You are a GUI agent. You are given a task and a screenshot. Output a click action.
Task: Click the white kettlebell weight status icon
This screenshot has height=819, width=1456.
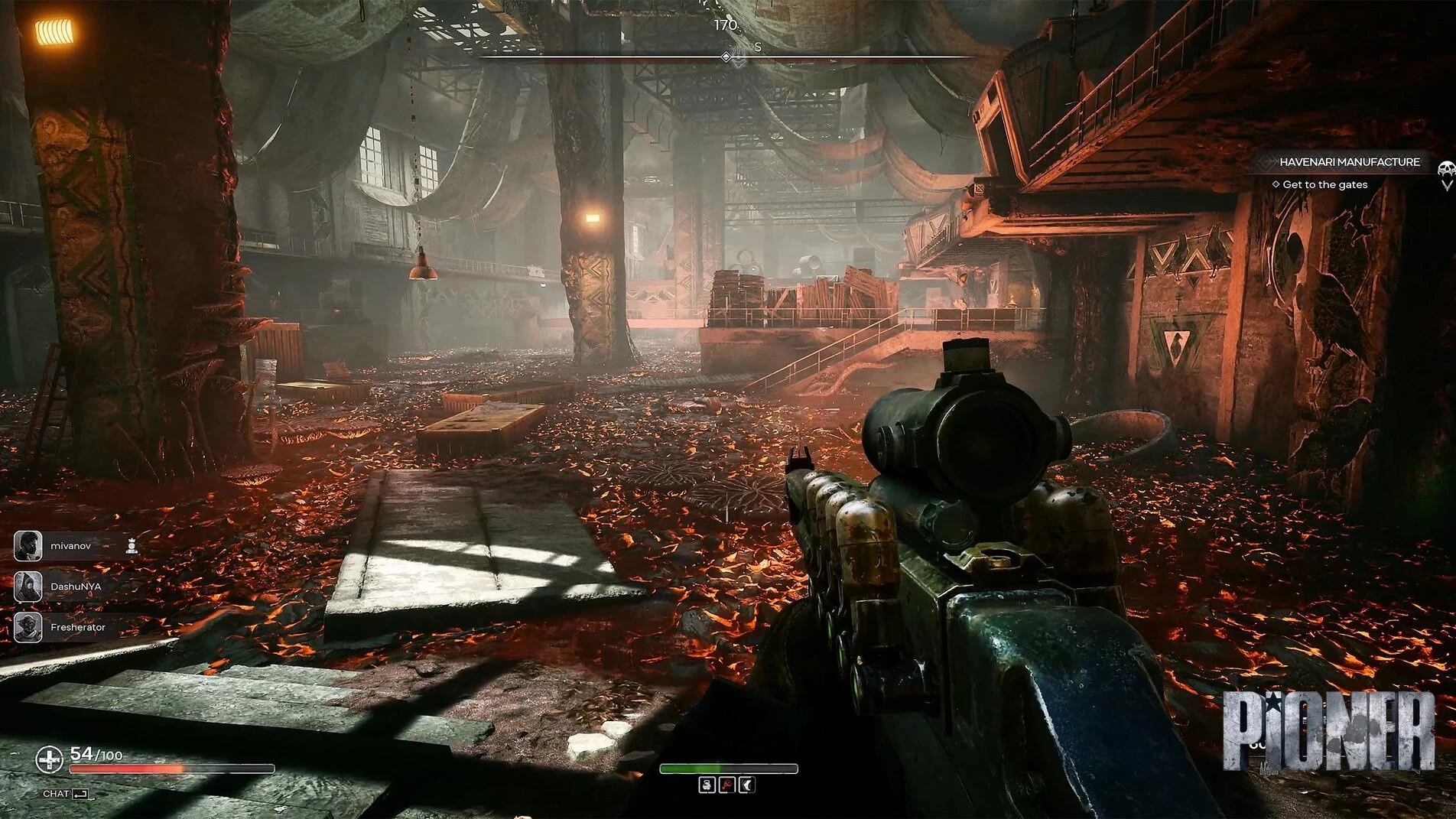[707, 785]
